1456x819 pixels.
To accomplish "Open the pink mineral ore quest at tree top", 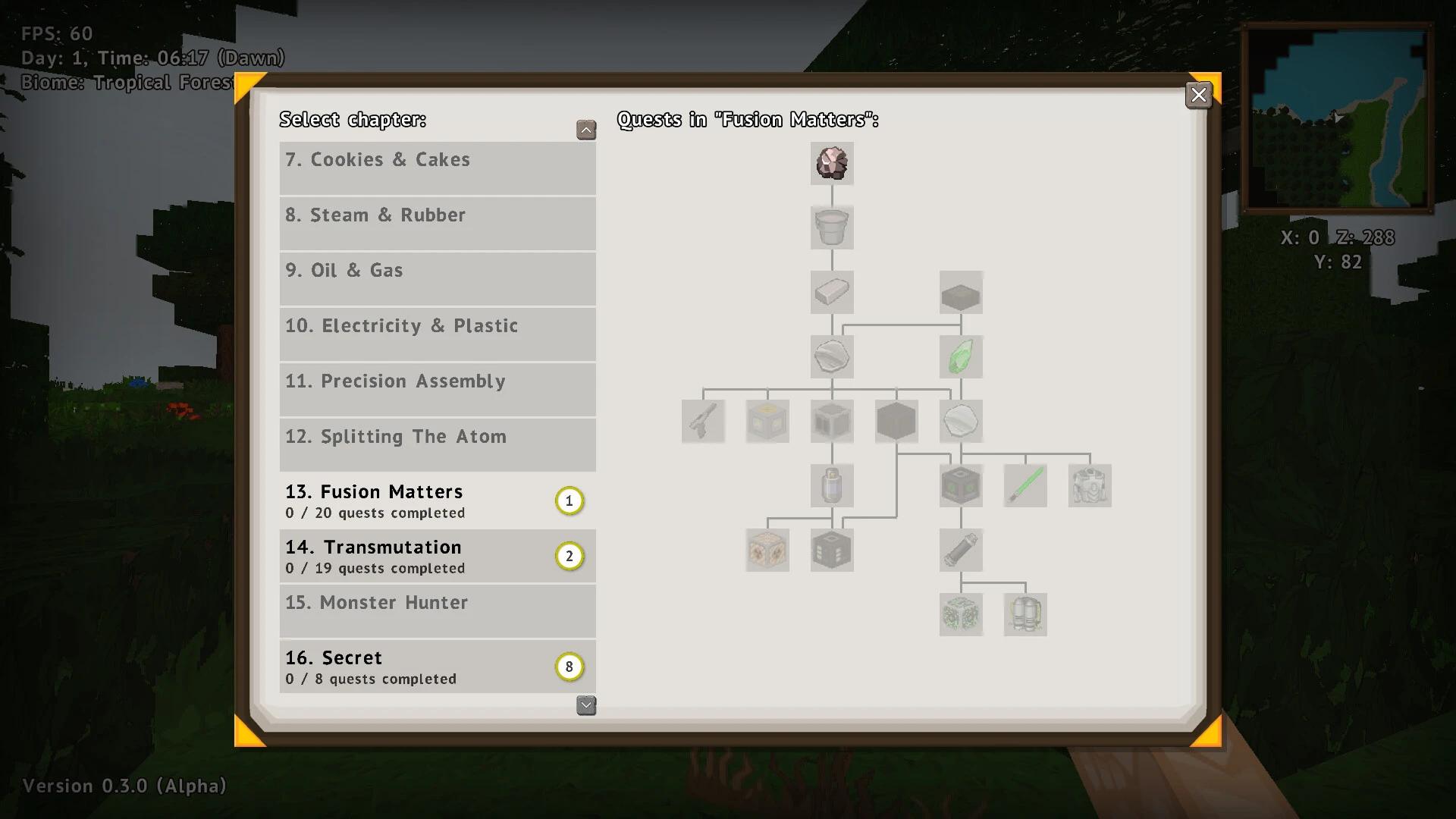I will point(831,163).
